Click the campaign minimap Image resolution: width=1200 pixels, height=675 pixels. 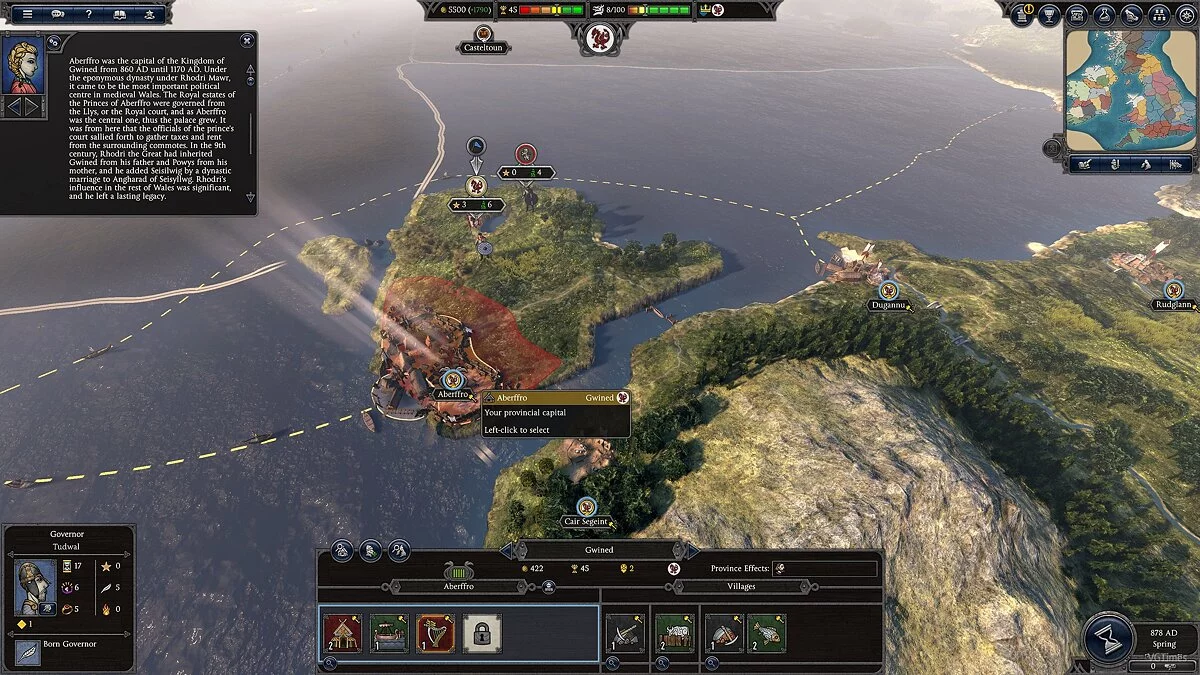click(1130, 90)
